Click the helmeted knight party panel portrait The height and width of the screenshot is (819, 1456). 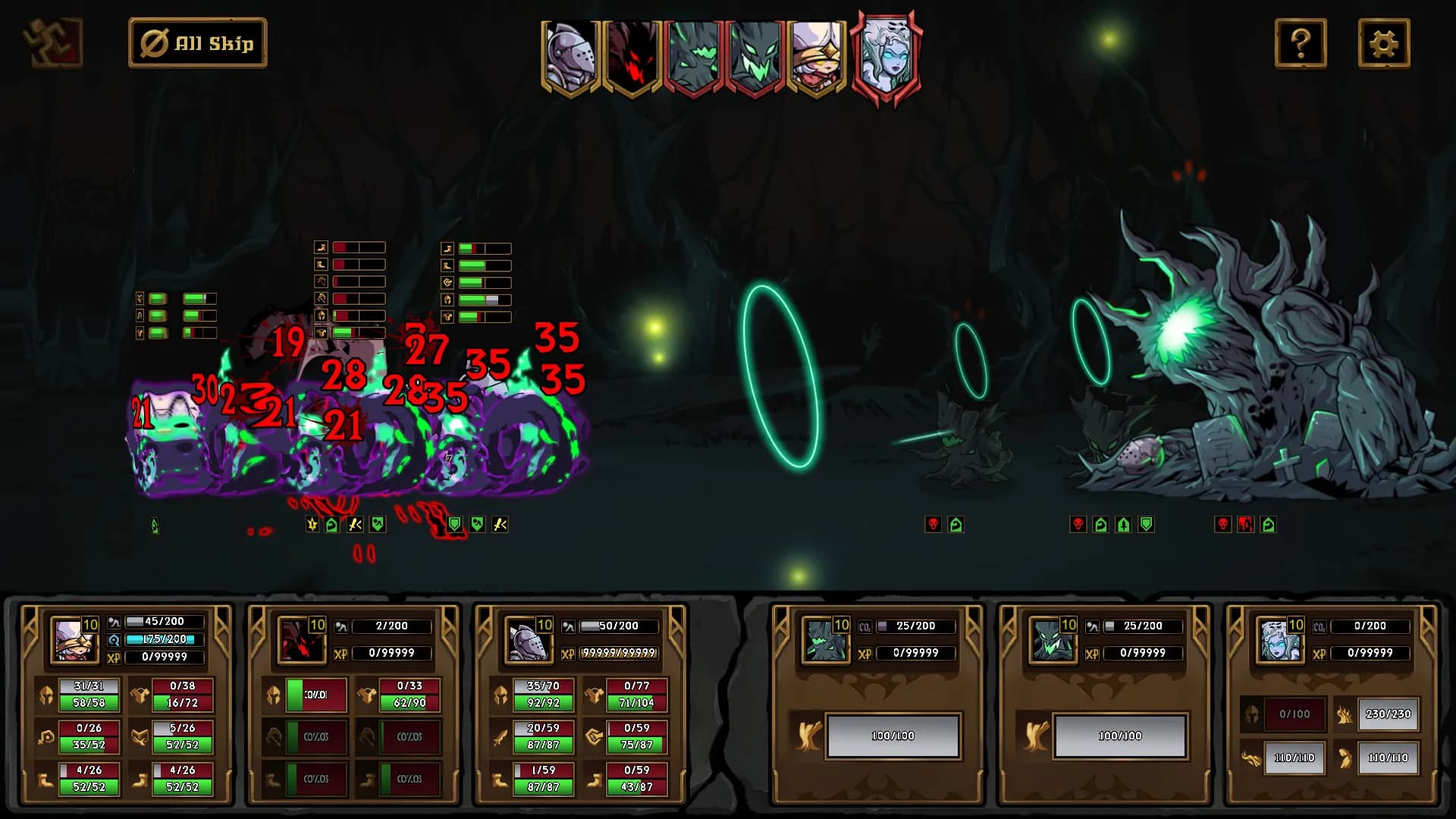click(x=524, y=639)
